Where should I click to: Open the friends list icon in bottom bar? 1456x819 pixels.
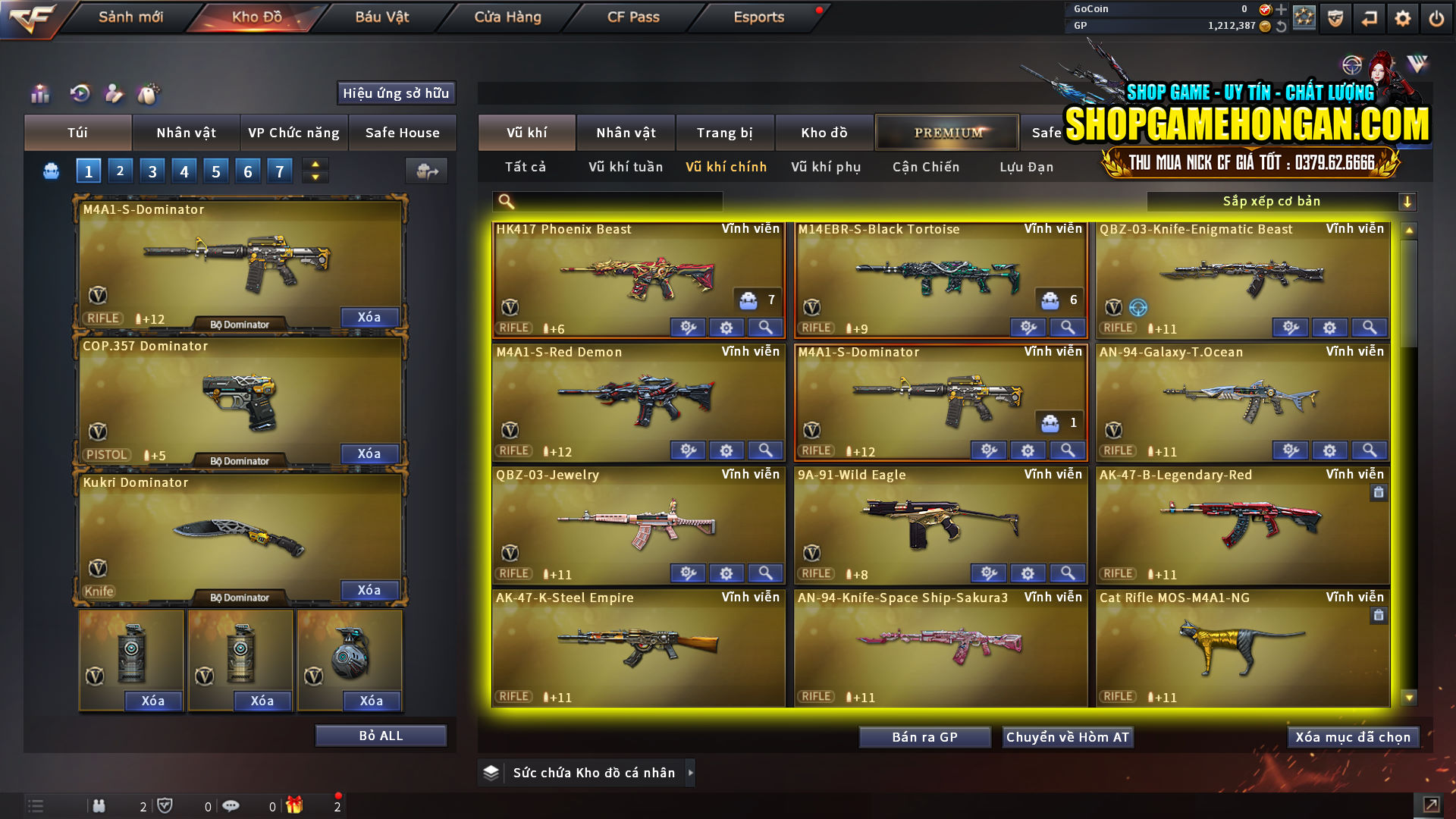pyautogui.click(x=99, y=806)
